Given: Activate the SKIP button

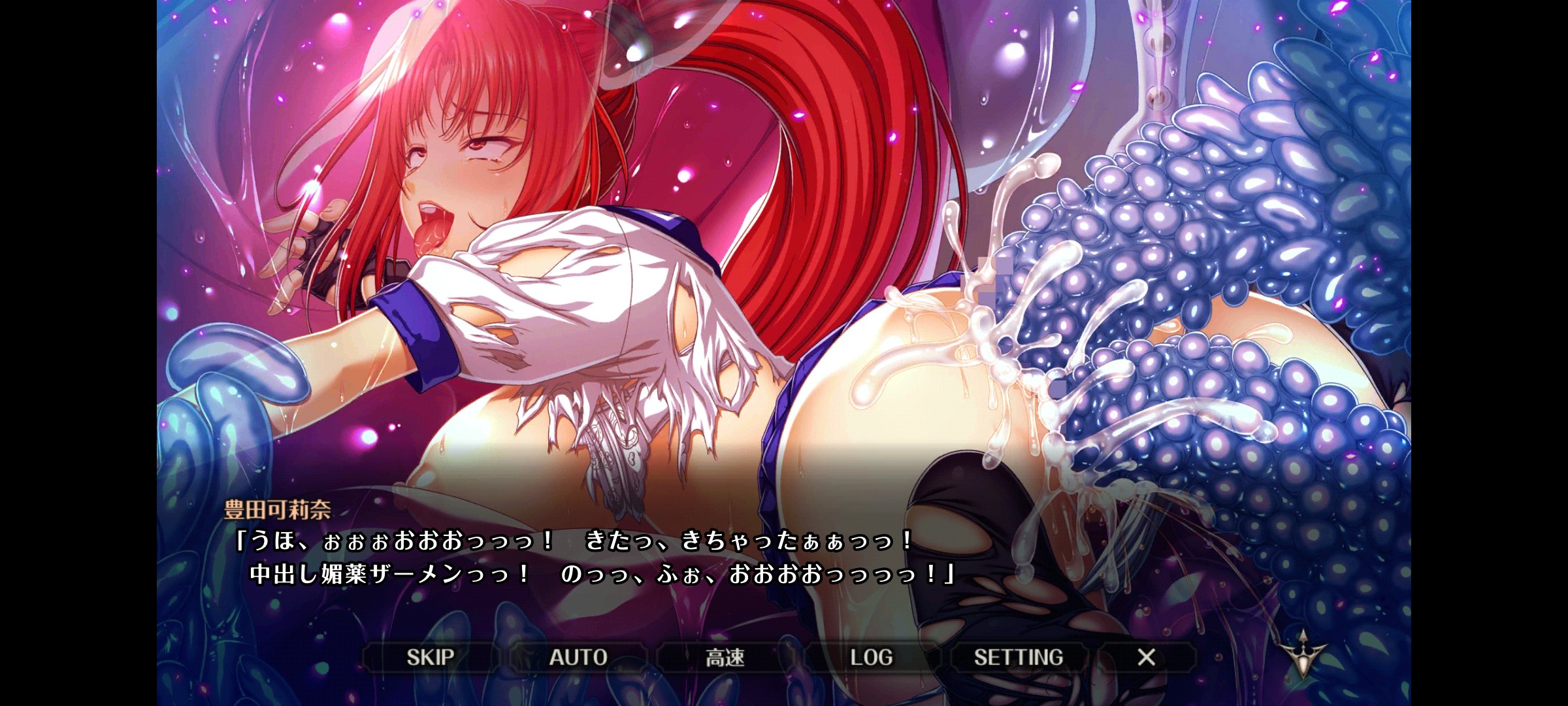Looking at the screenshot, I should coord(431,657).
